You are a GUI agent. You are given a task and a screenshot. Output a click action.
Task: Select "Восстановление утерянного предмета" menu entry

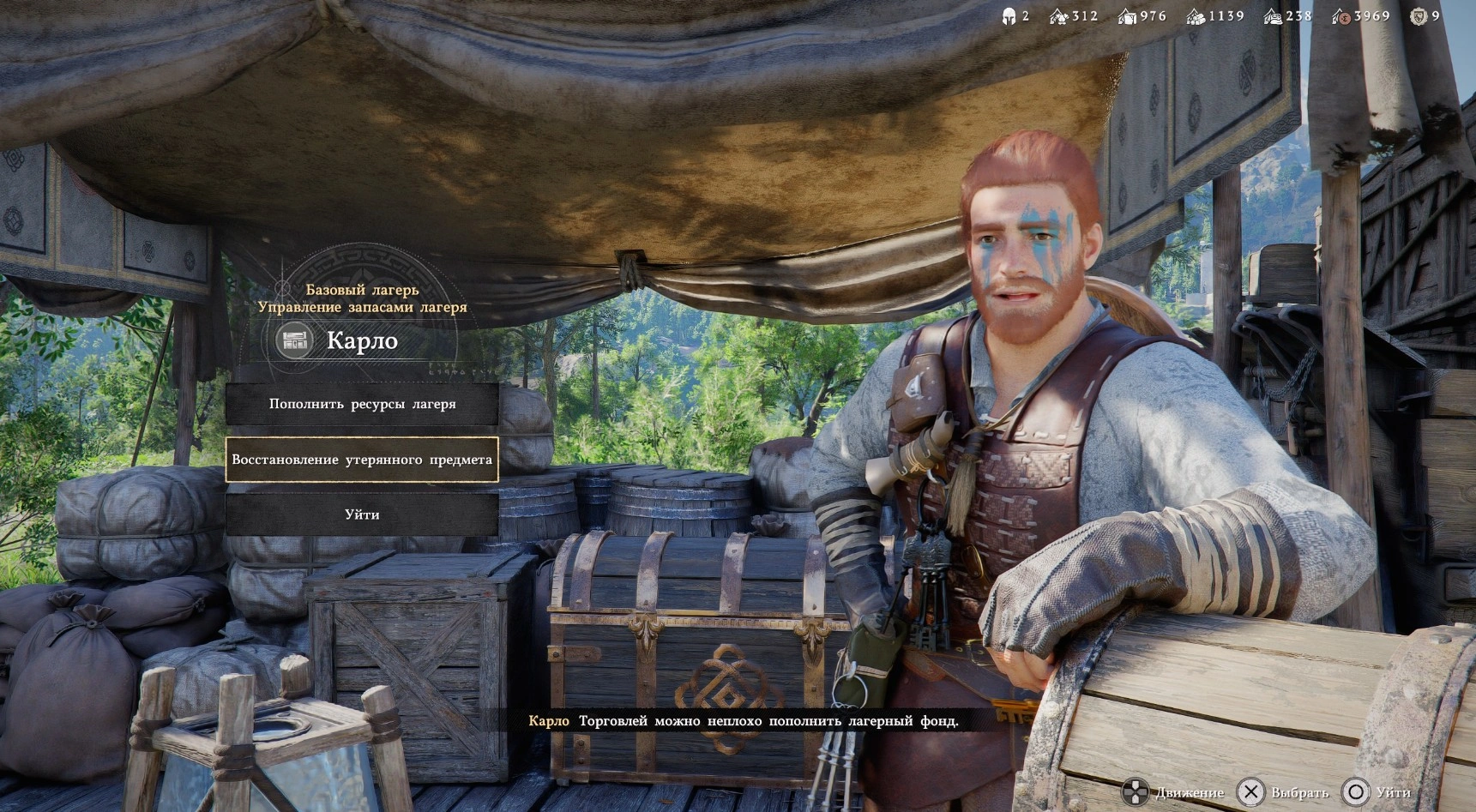pos(362,460)
